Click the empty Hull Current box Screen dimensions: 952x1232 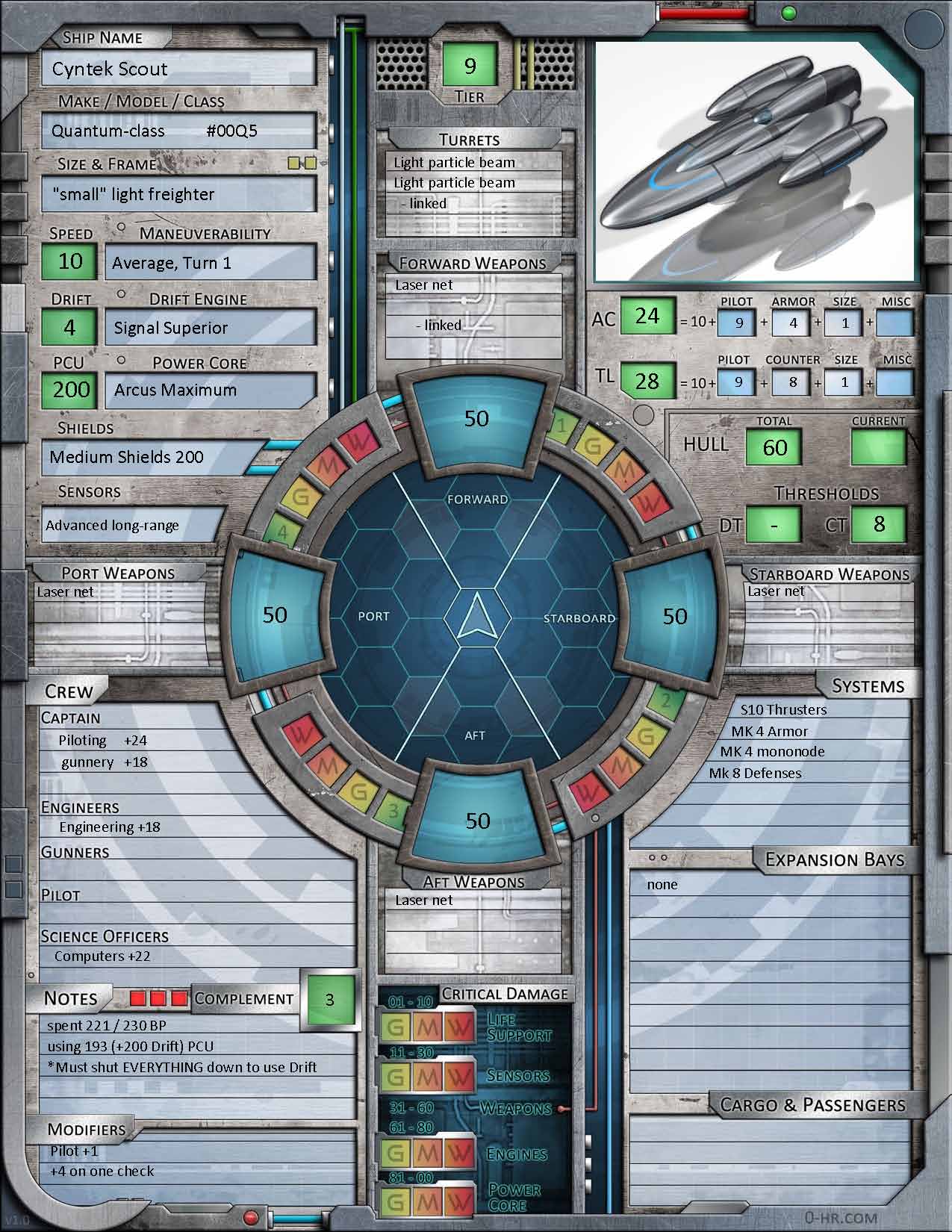click(x=878, y=448)
